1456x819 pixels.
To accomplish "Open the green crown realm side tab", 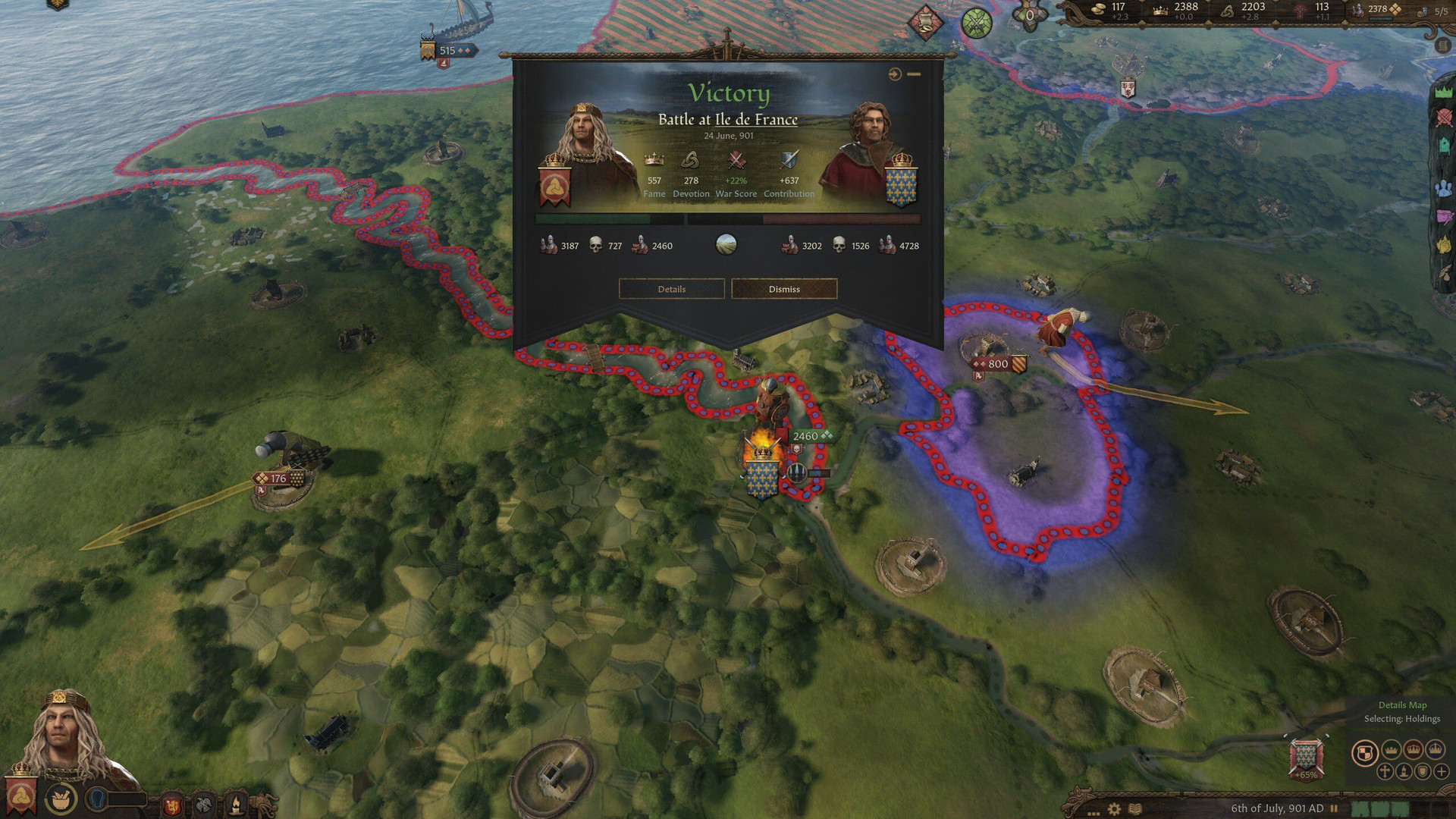I will pos(1443,91).
